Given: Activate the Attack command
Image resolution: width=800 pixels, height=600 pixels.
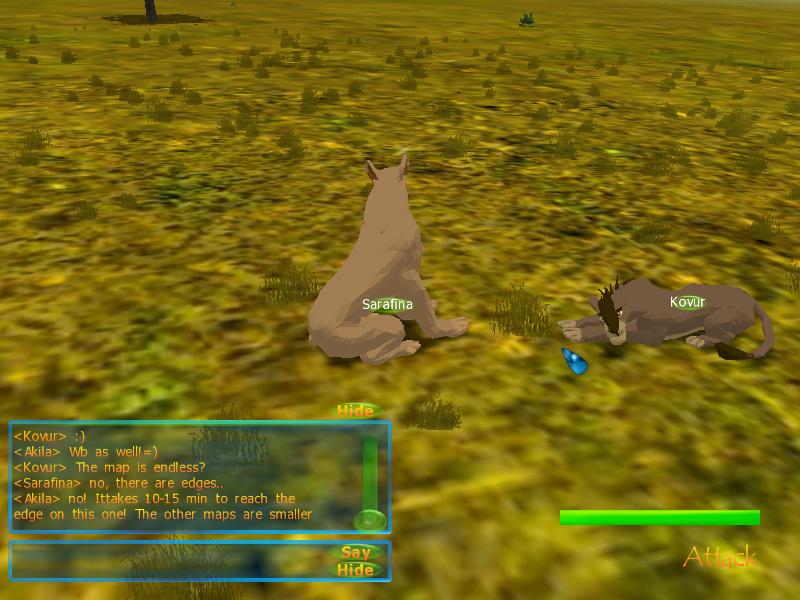Looking at the screenshot, I should coord(719,557).
